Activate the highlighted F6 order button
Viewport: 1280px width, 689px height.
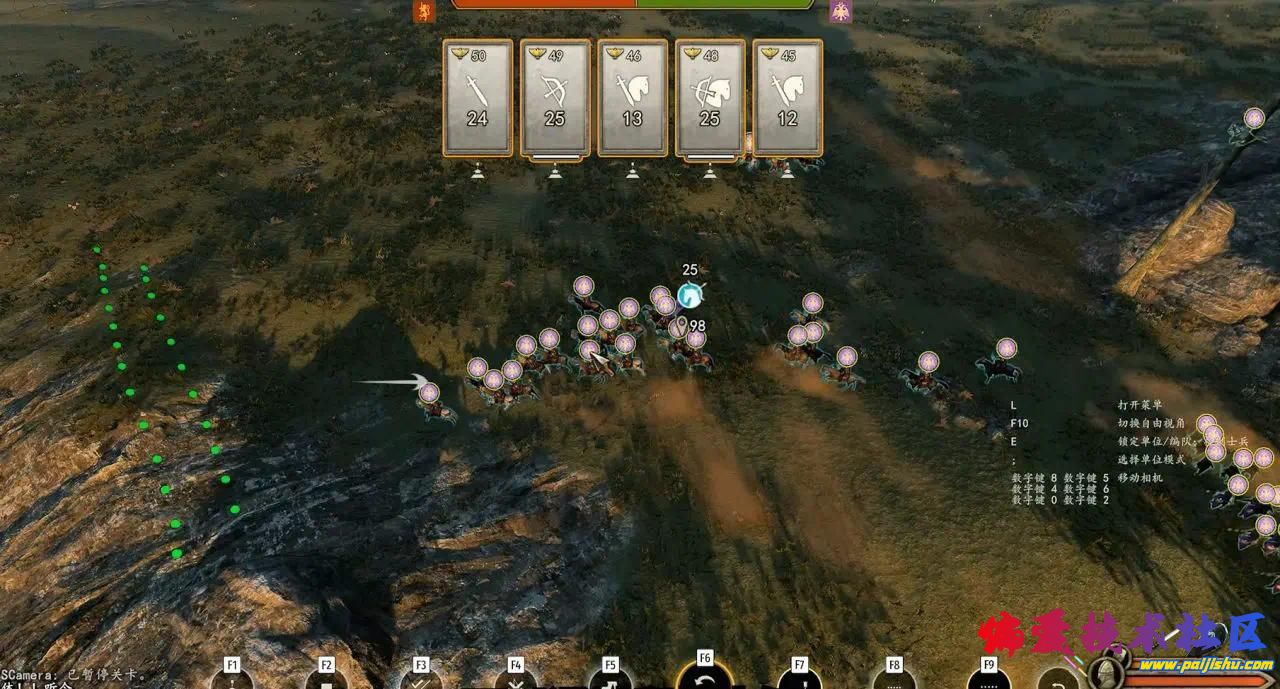pyautogui.click(x=705, y=677)
